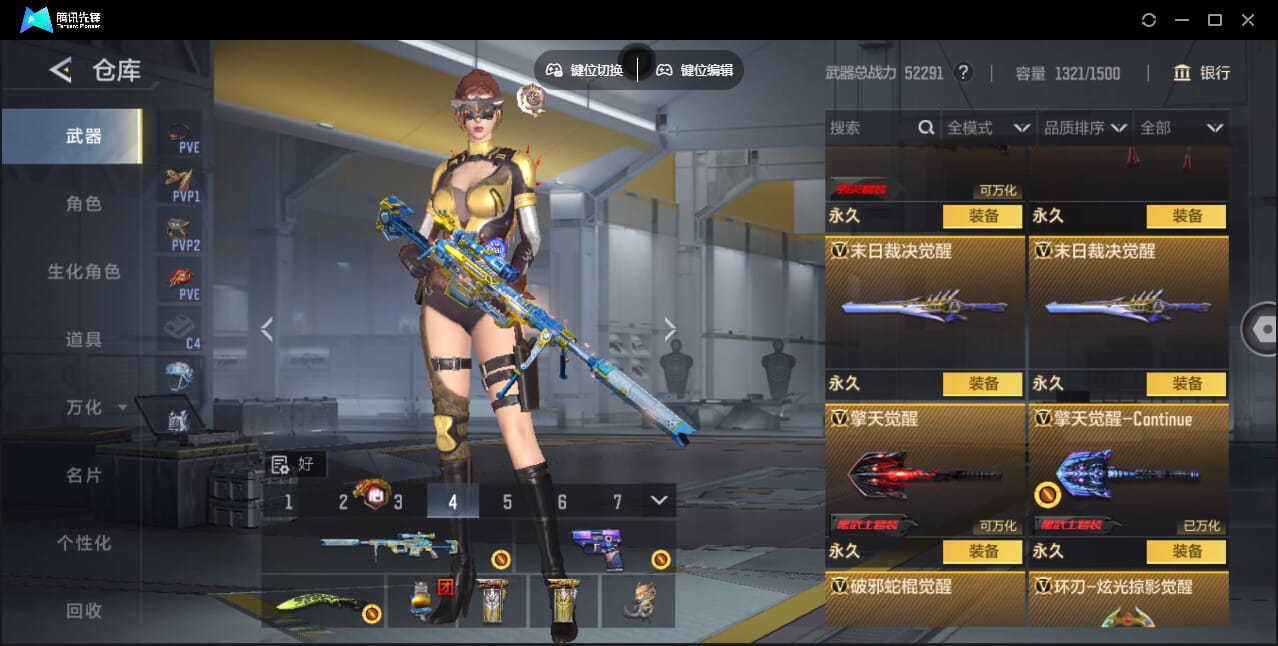Equip the 擎天觉醒 red weapon
The width and height of the screenshot is (1278, 646).
(x=982, y=552)
